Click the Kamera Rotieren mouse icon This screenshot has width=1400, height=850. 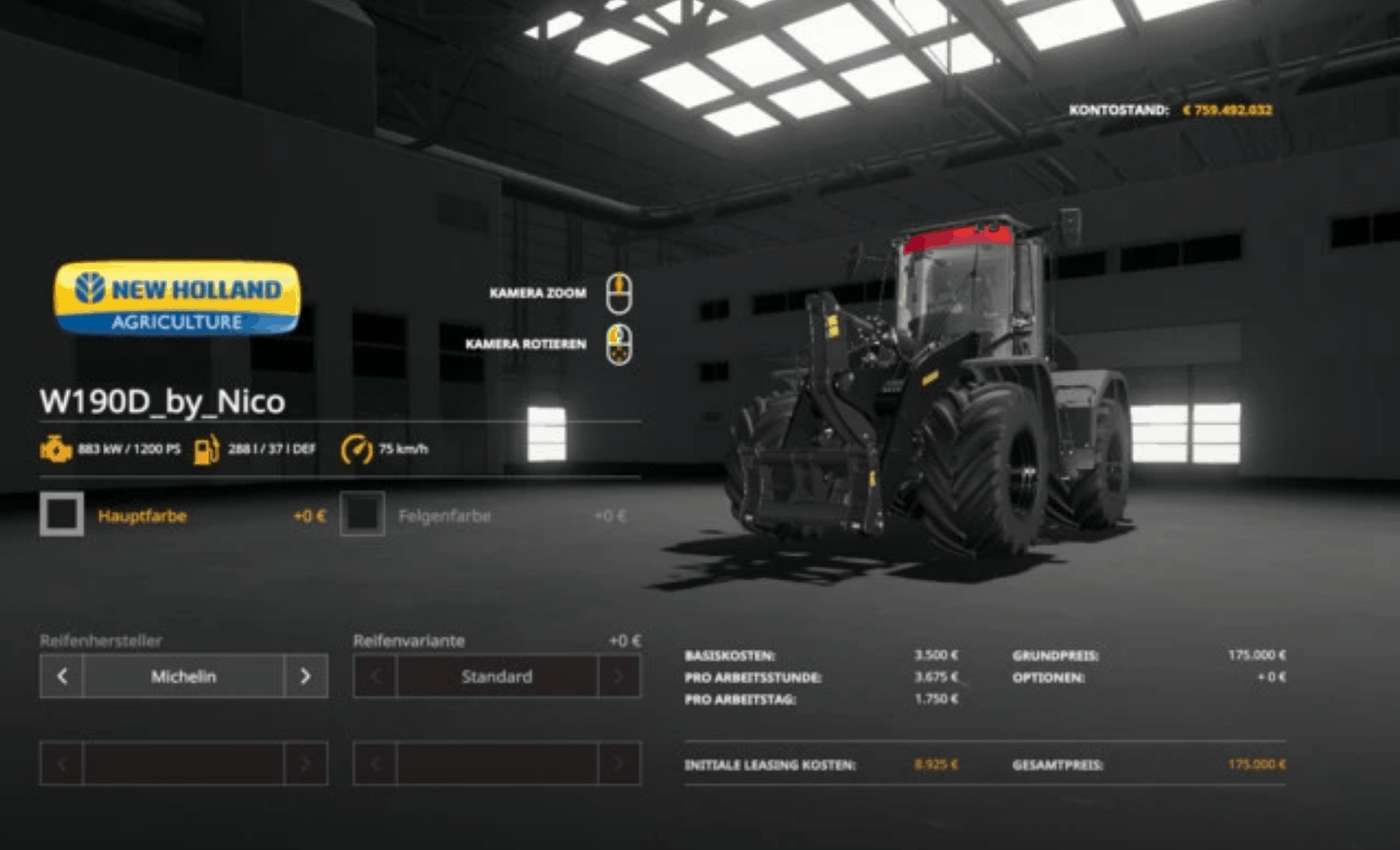click(620, 344)
